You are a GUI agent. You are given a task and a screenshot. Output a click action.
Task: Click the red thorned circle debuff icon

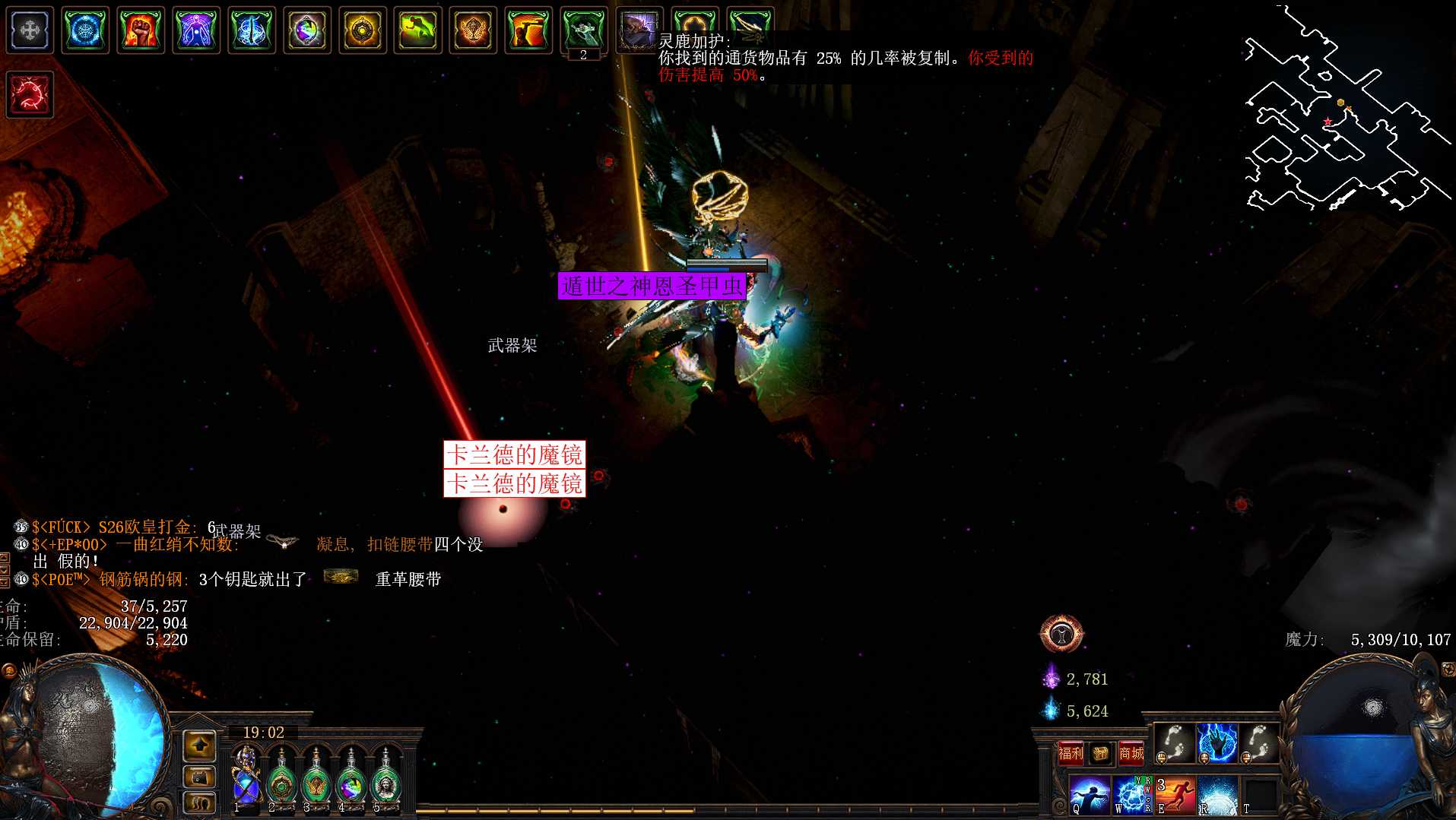coord(30,95)
